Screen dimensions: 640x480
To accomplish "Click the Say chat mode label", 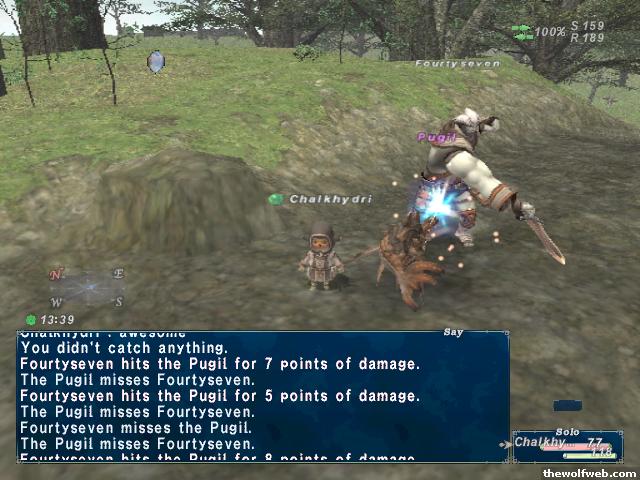I will pos(453,332).
